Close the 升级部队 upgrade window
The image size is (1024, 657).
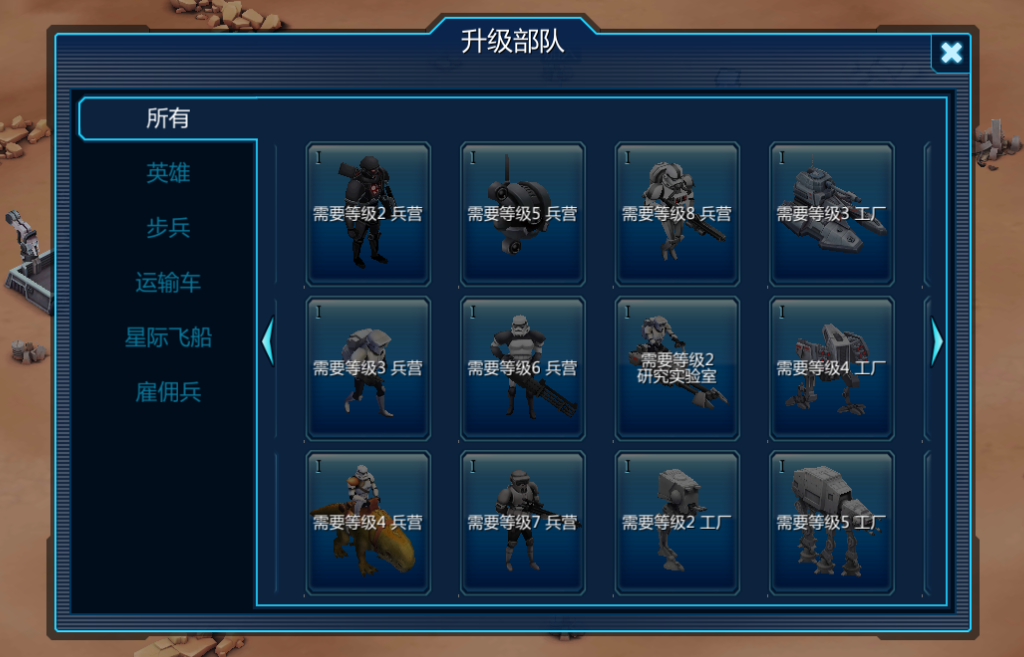950,53
